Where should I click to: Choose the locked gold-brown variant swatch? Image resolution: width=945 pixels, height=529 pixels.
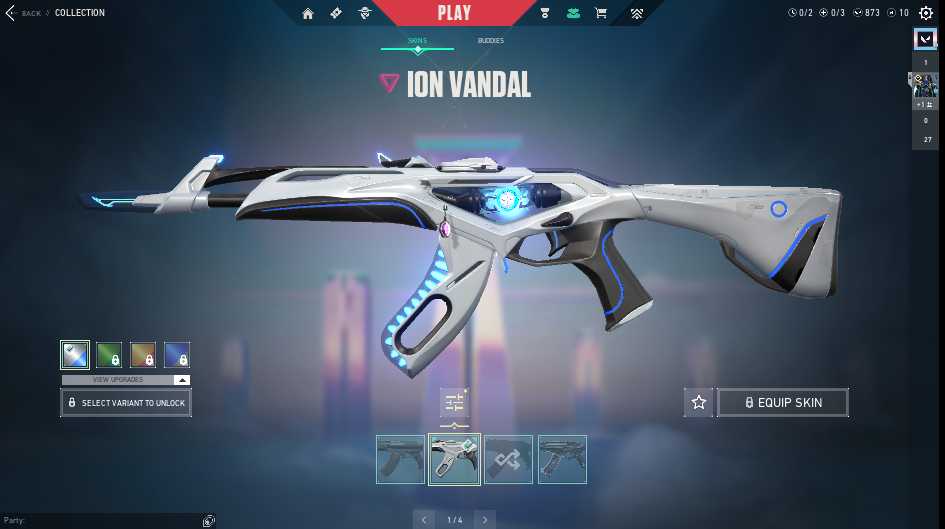(x=143, y=355)
